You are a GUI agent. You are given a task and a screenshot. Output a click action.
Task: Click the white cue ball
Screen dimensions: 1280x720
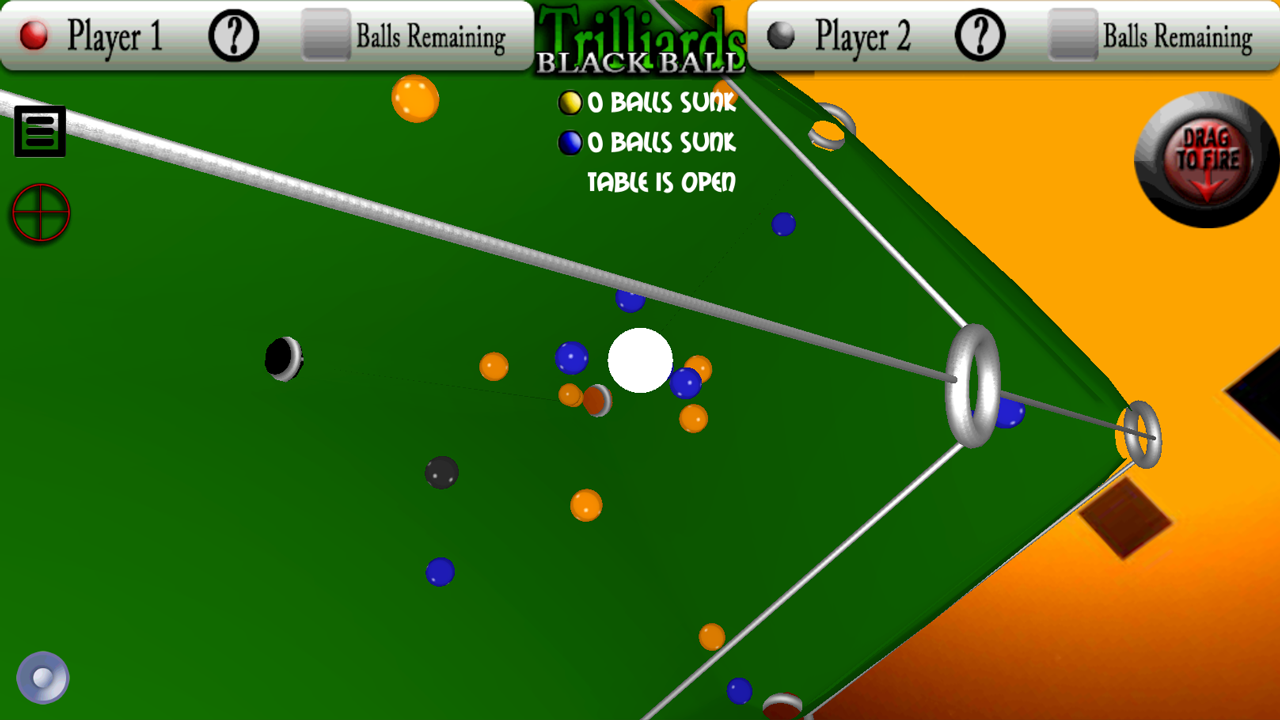coord(640,362)
